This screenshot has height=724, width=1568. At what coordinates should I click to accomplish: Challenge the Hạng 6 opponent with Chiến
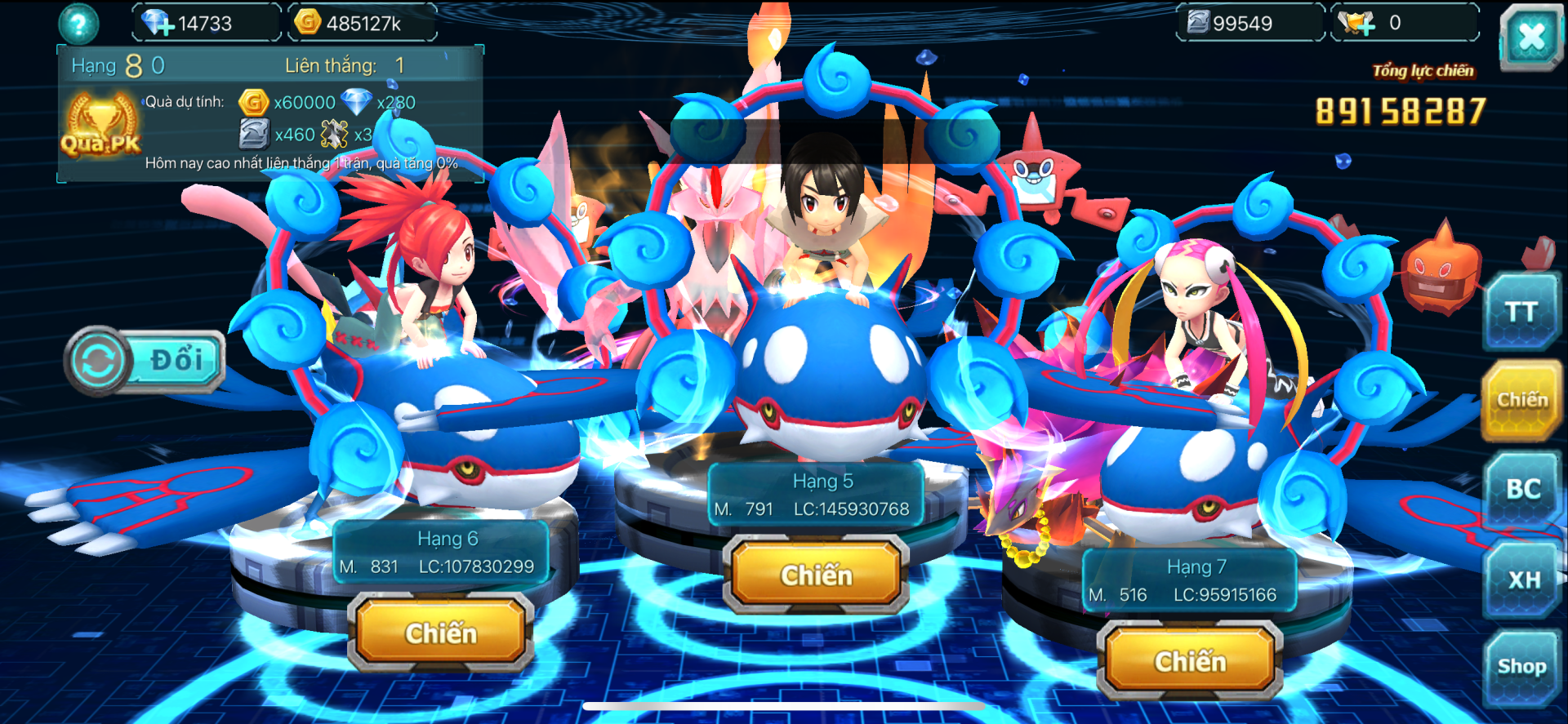click(441, 633)
